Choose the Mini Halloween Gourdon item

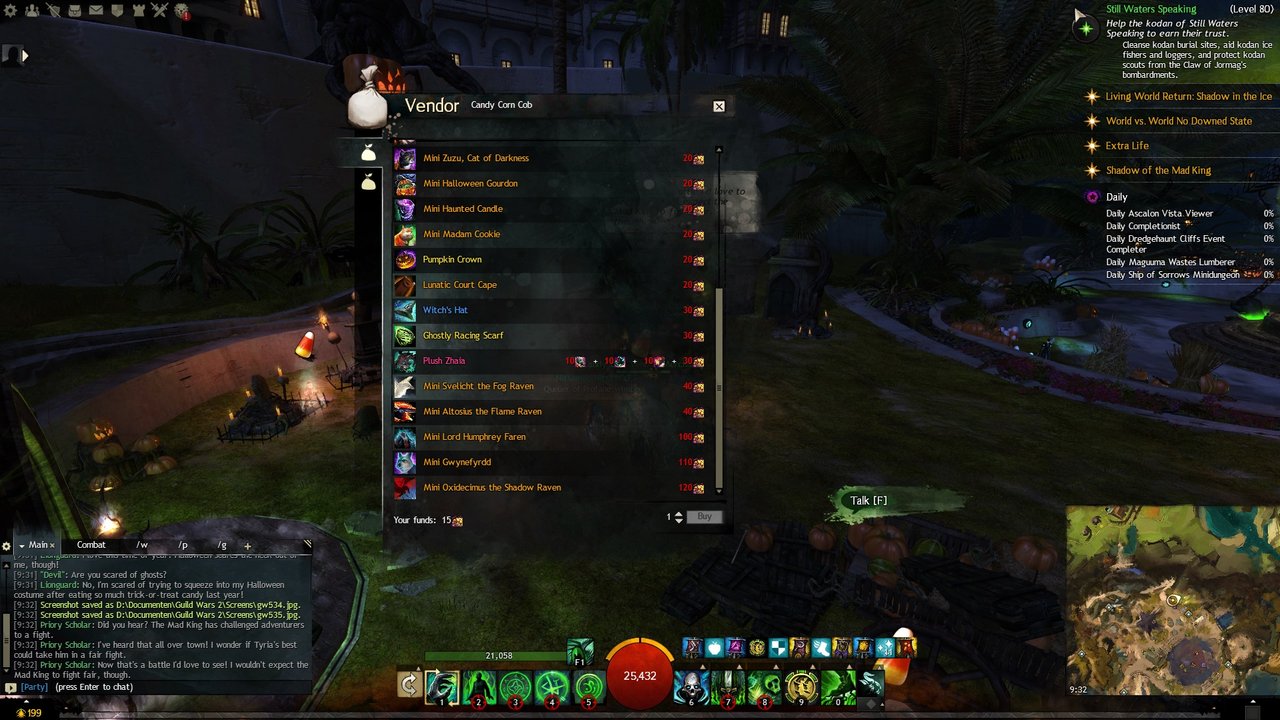click(470, 184)
